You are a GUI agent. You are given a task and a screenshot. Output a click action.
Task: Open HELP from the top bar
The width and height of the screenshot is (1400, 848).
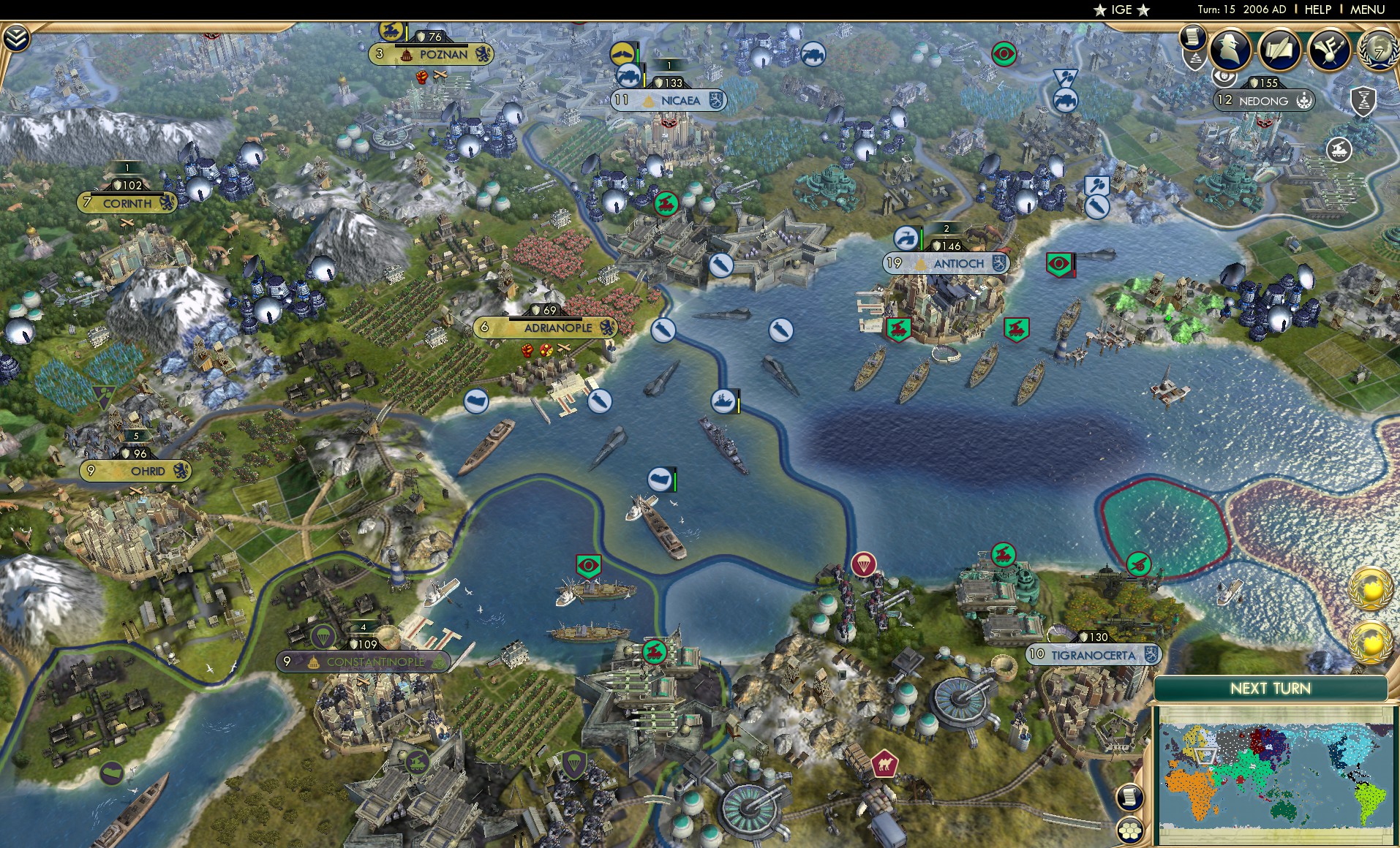point(1317,10)
